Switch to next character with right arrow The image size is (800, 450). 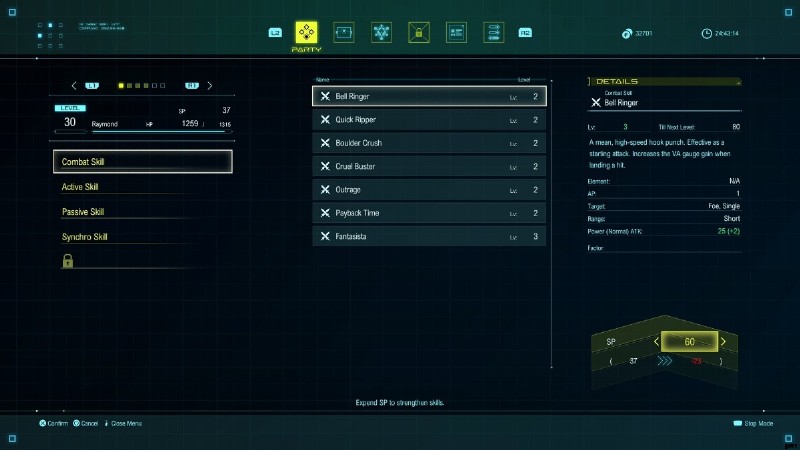click(x=210, y=86)
